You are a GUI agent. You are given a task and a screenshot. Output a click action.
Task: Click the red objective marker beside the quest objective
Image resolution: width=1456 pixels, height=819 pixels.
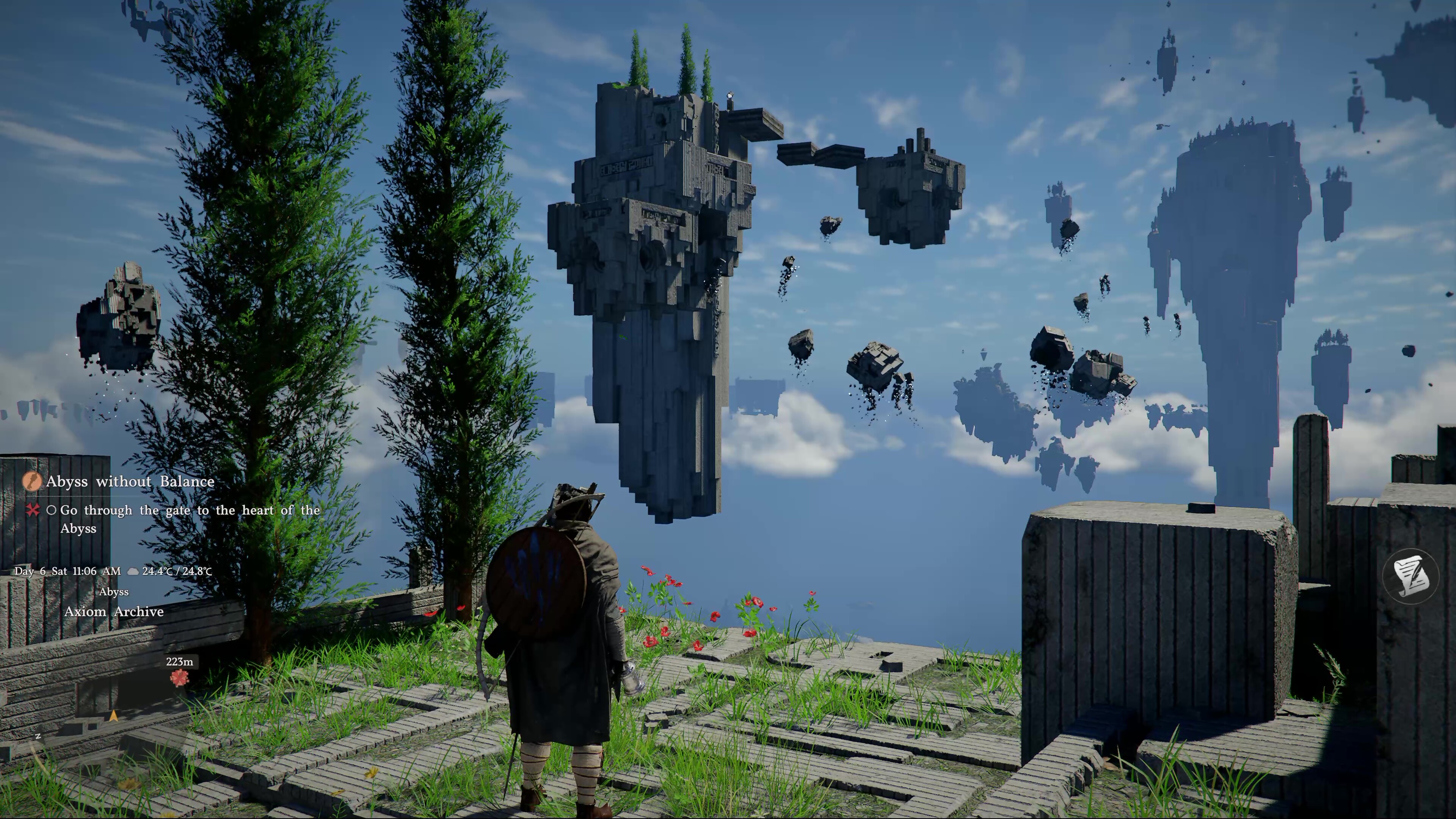pos(33,510)
